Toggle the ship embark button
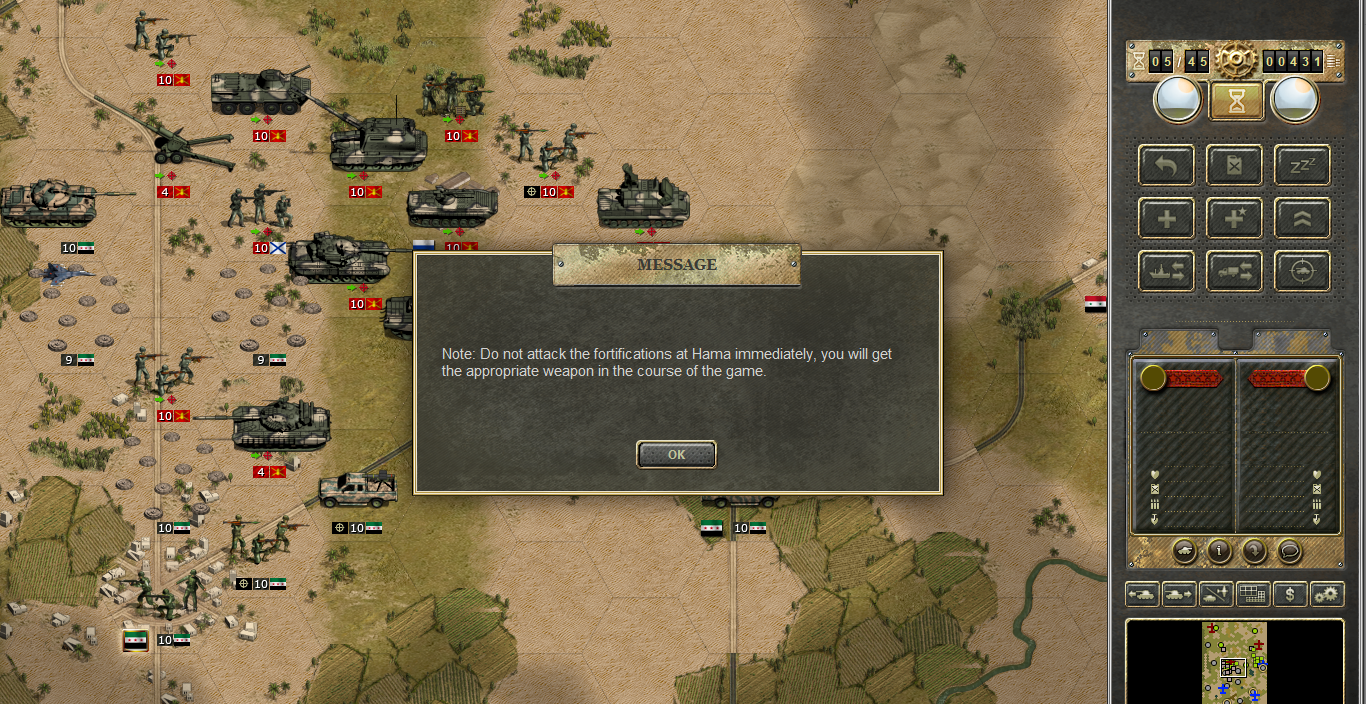This screenshot has height=704, width=1366. click(1166, 271)
